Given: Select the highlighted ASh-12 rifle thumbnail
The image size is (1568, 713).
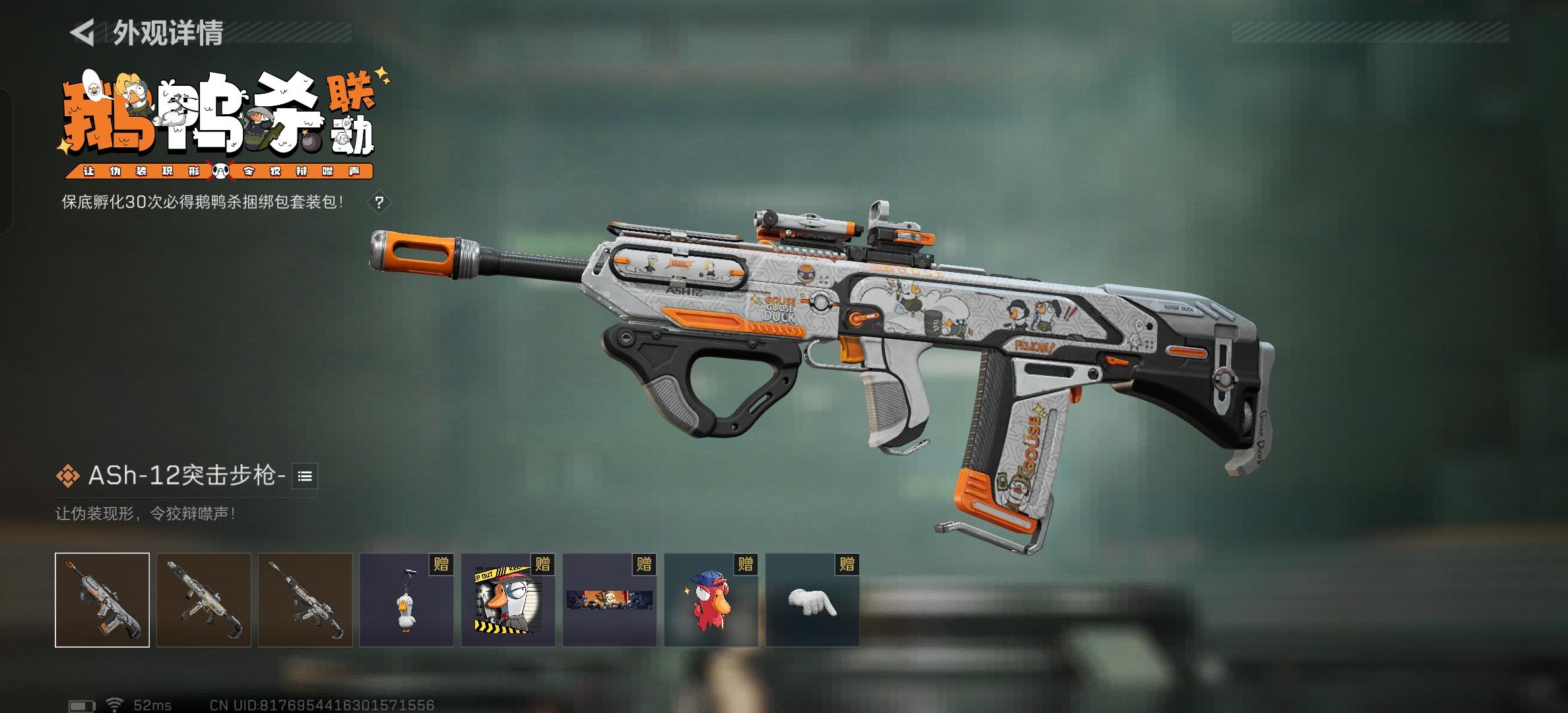Looking at the screenshot, I should pos(102,600).
